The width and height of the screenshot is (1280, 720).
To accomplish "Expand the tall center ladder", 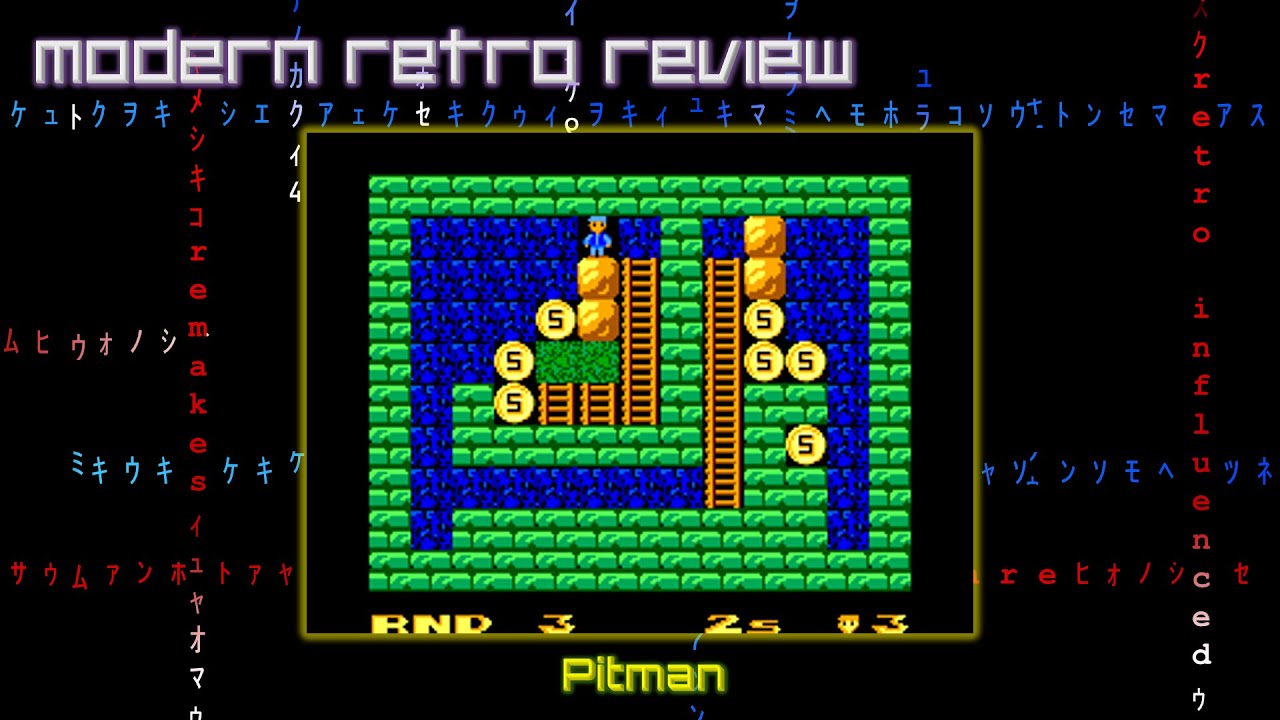I will click(x=640, y=342).
